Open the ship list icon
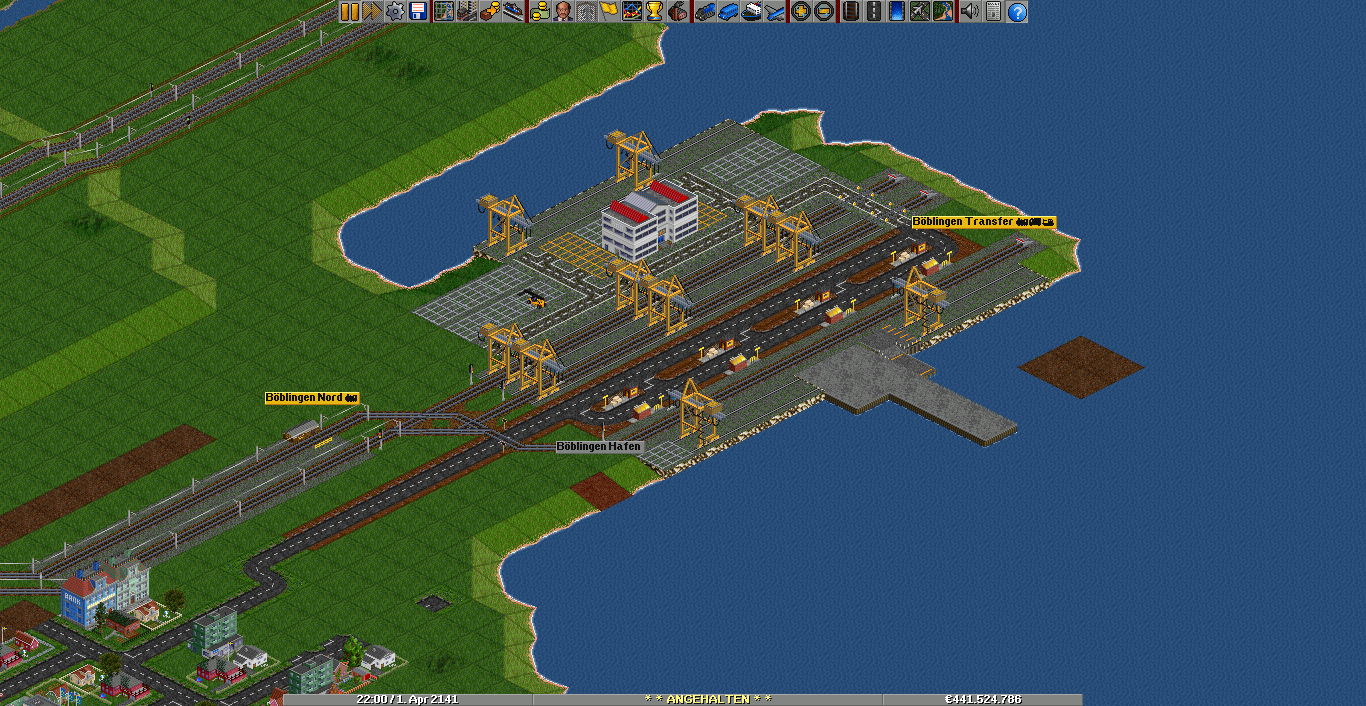This screenshot has height=706, width=1366. (751, 12)
